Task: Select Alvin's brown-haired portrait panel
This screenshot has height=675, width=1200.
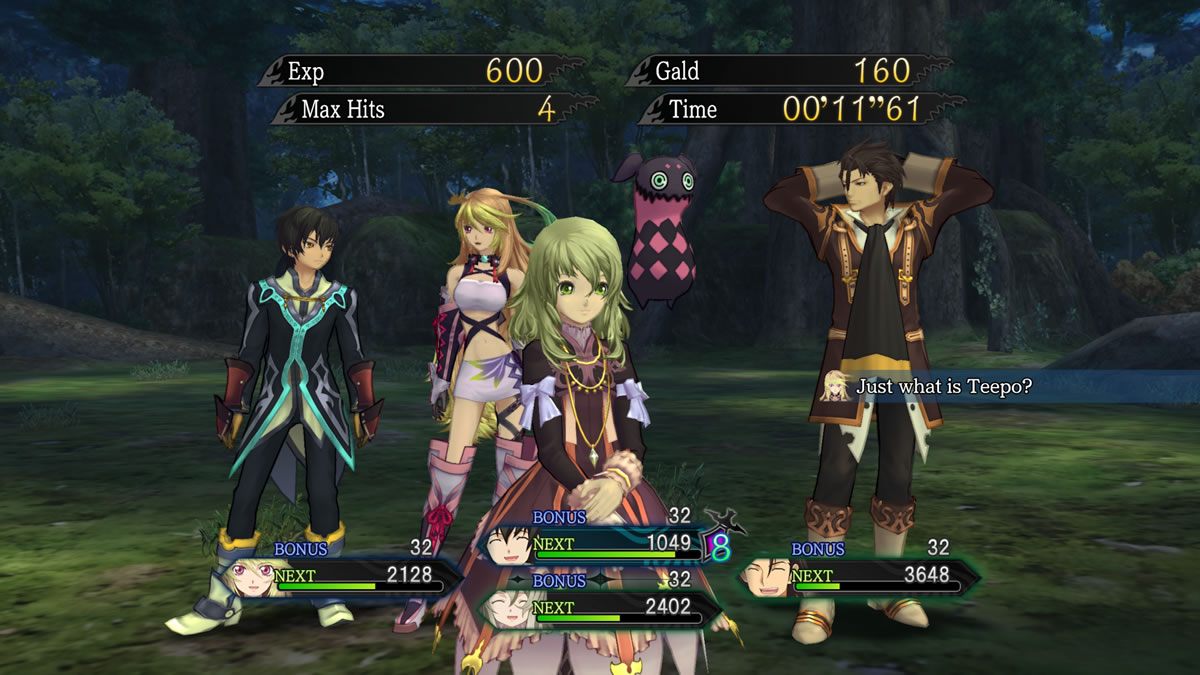Action: [765, 577]
